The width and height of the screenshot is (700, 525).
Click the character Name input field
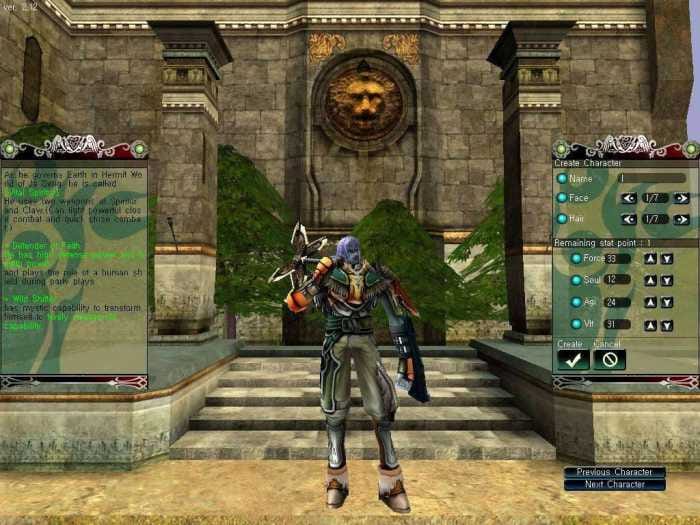tap(651, 178)
